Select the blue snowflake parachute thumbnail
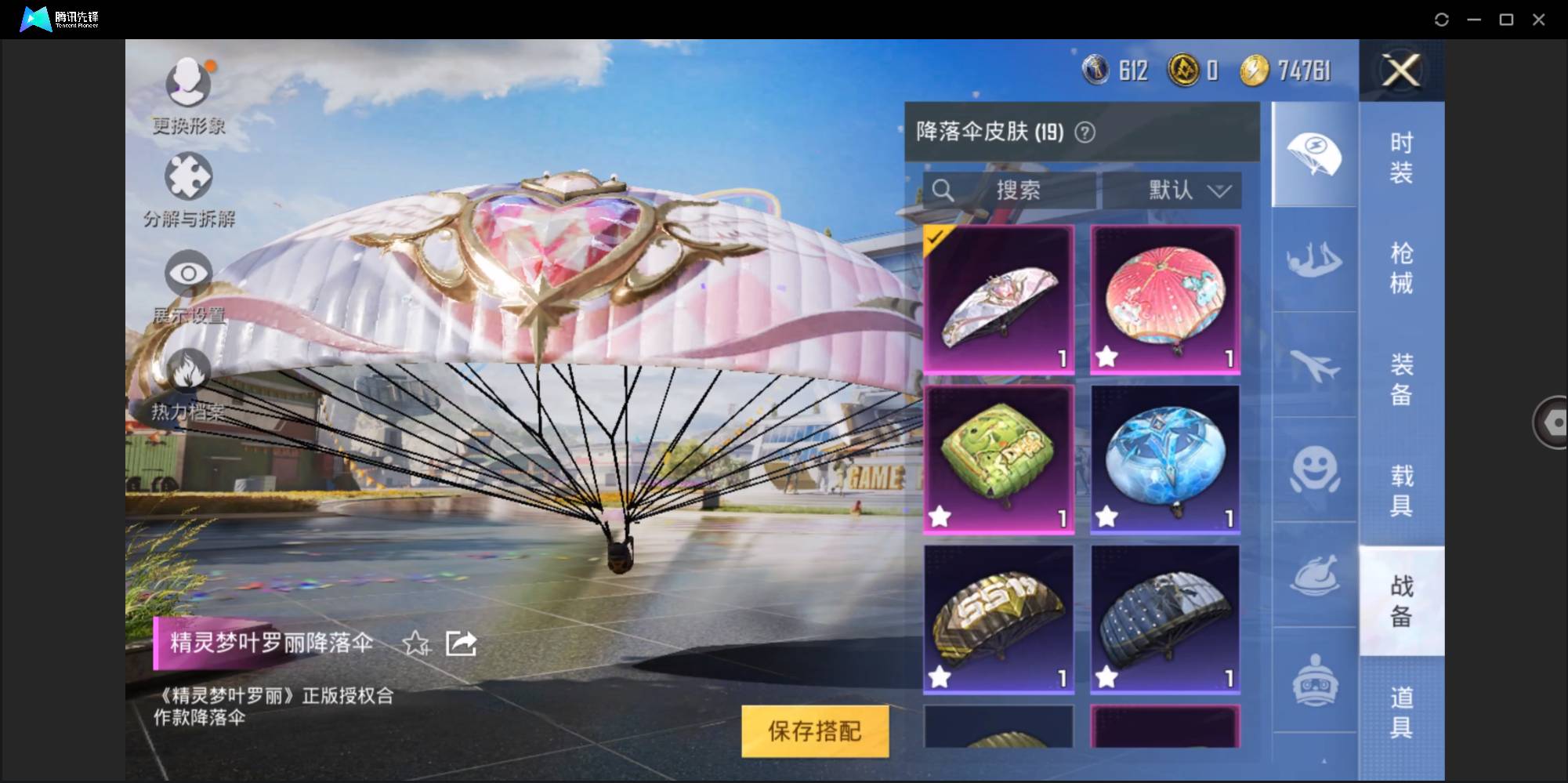 click(x=1165, y=459)
